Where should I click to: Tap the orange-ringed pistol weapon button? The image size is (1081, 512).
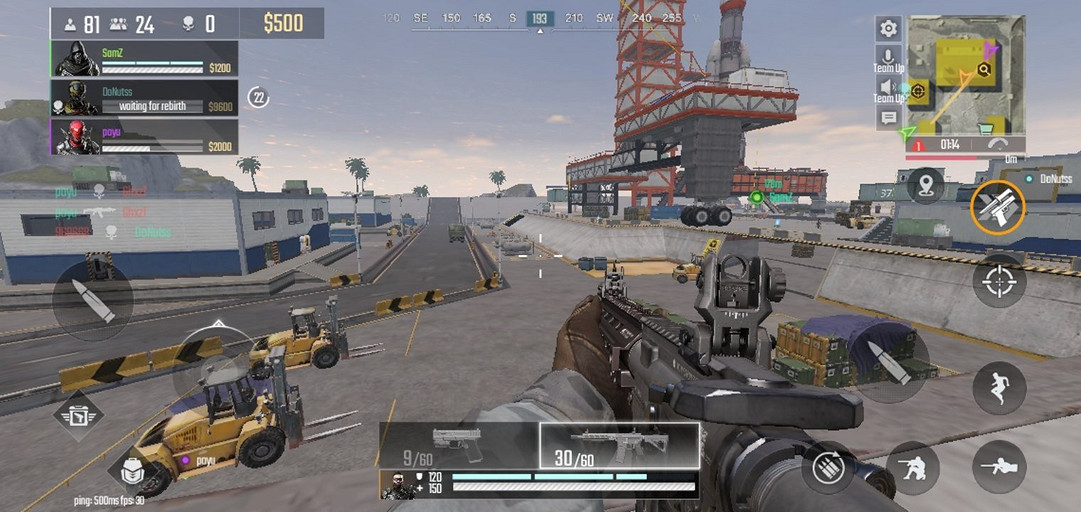point(997,207)
